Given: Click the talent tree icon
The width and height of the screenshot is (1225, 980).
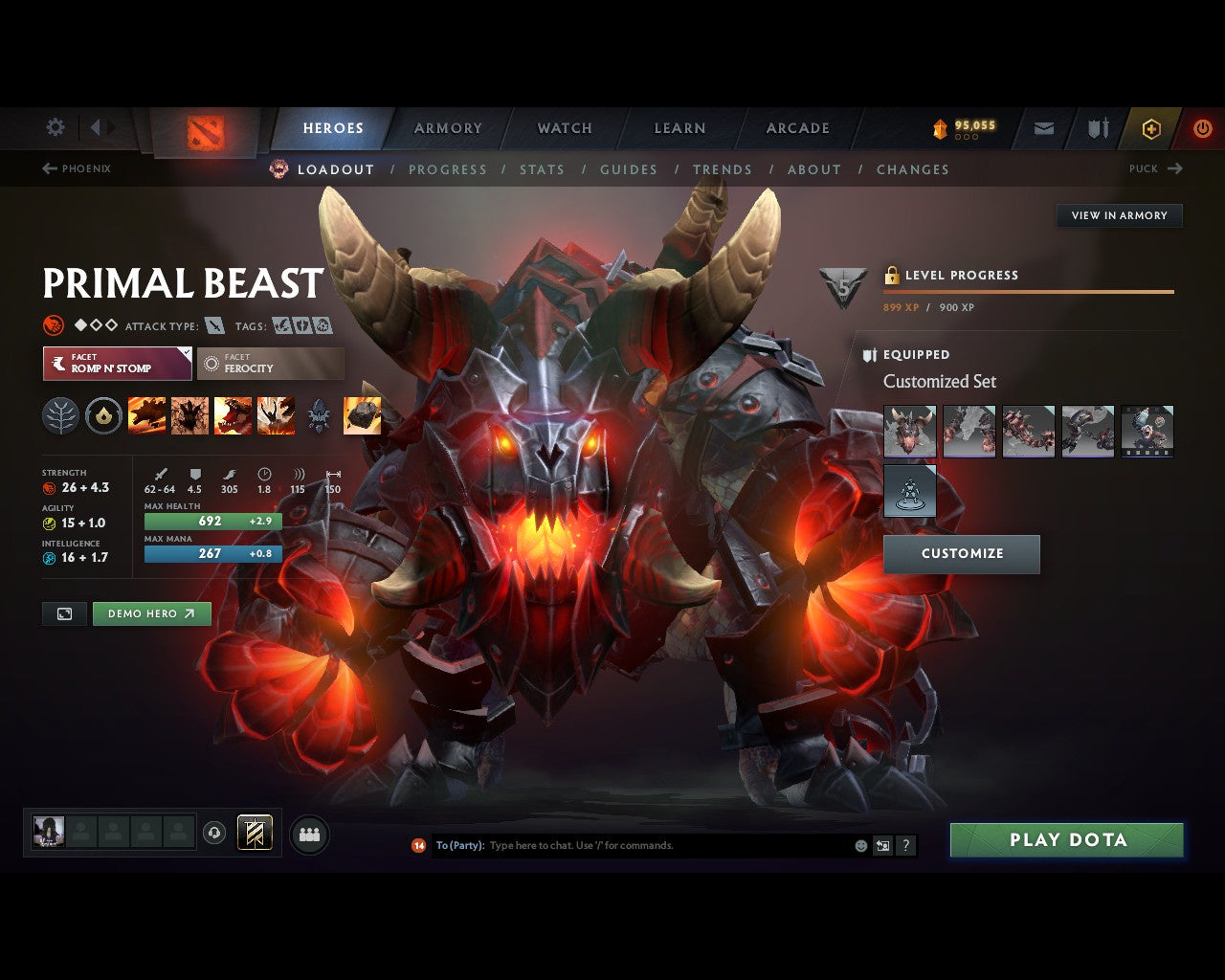Looking at the screenshot, I should 60,414.
